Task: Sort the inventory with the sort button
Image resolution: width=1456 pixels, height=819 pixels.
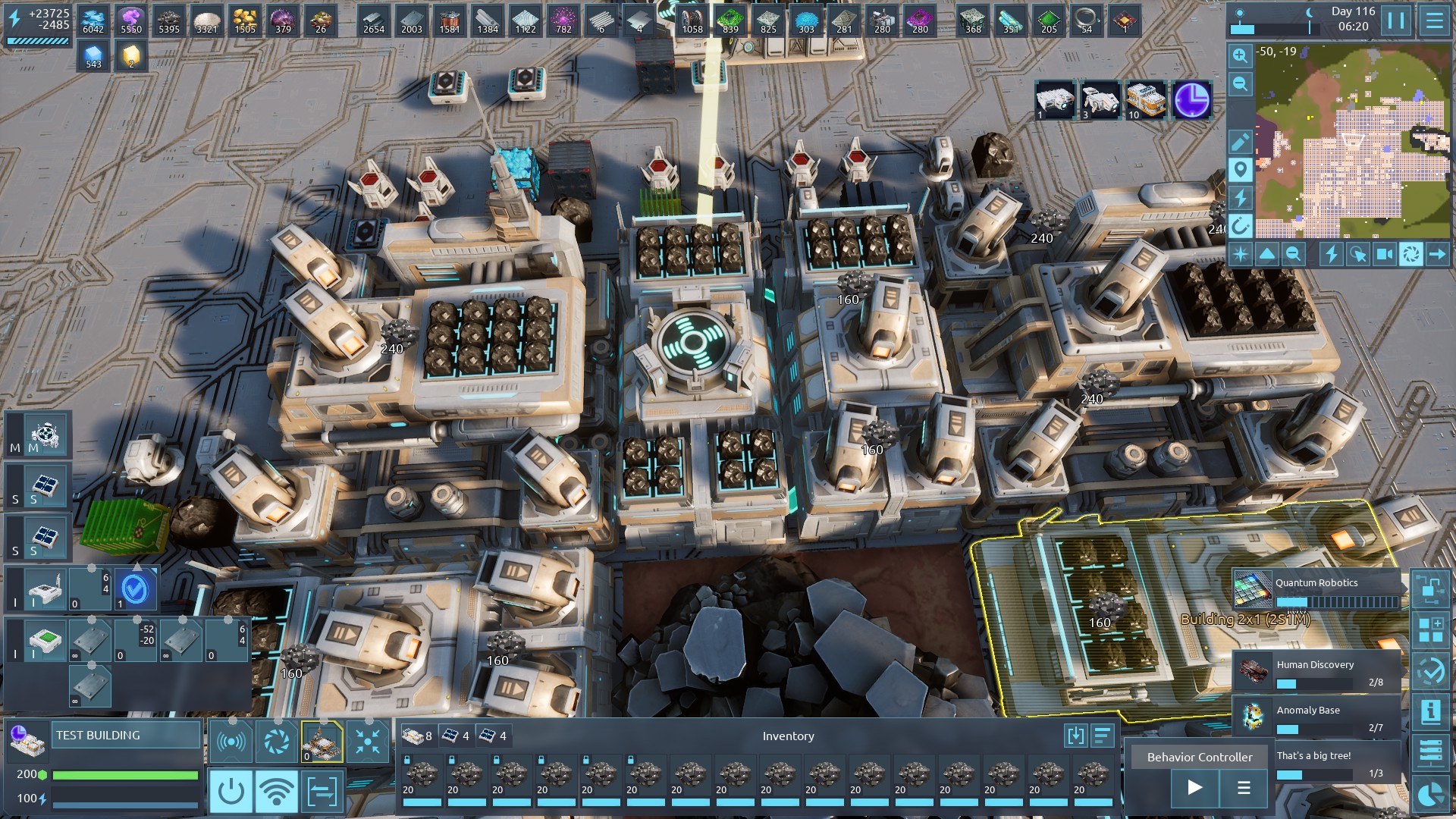Action: 1102,735
